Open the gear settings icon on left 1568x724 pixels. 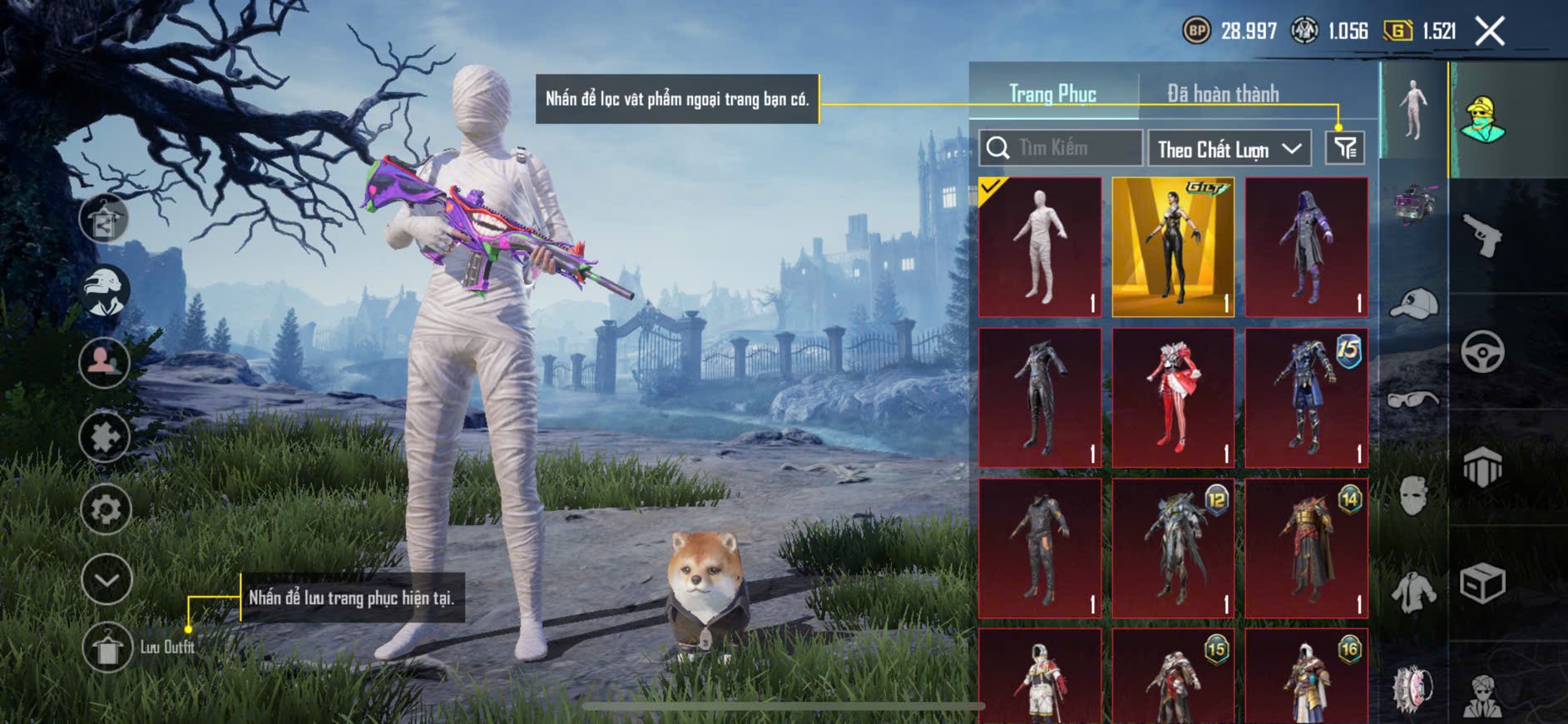(106, 508)
